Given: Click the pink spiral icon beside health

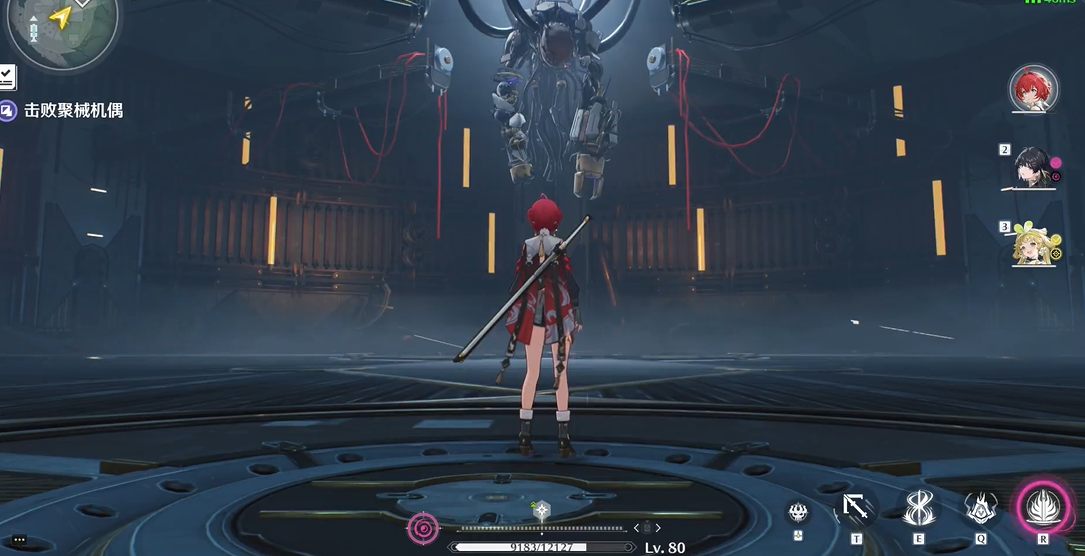Looking at the screenshot, I should tap(423, 527).
